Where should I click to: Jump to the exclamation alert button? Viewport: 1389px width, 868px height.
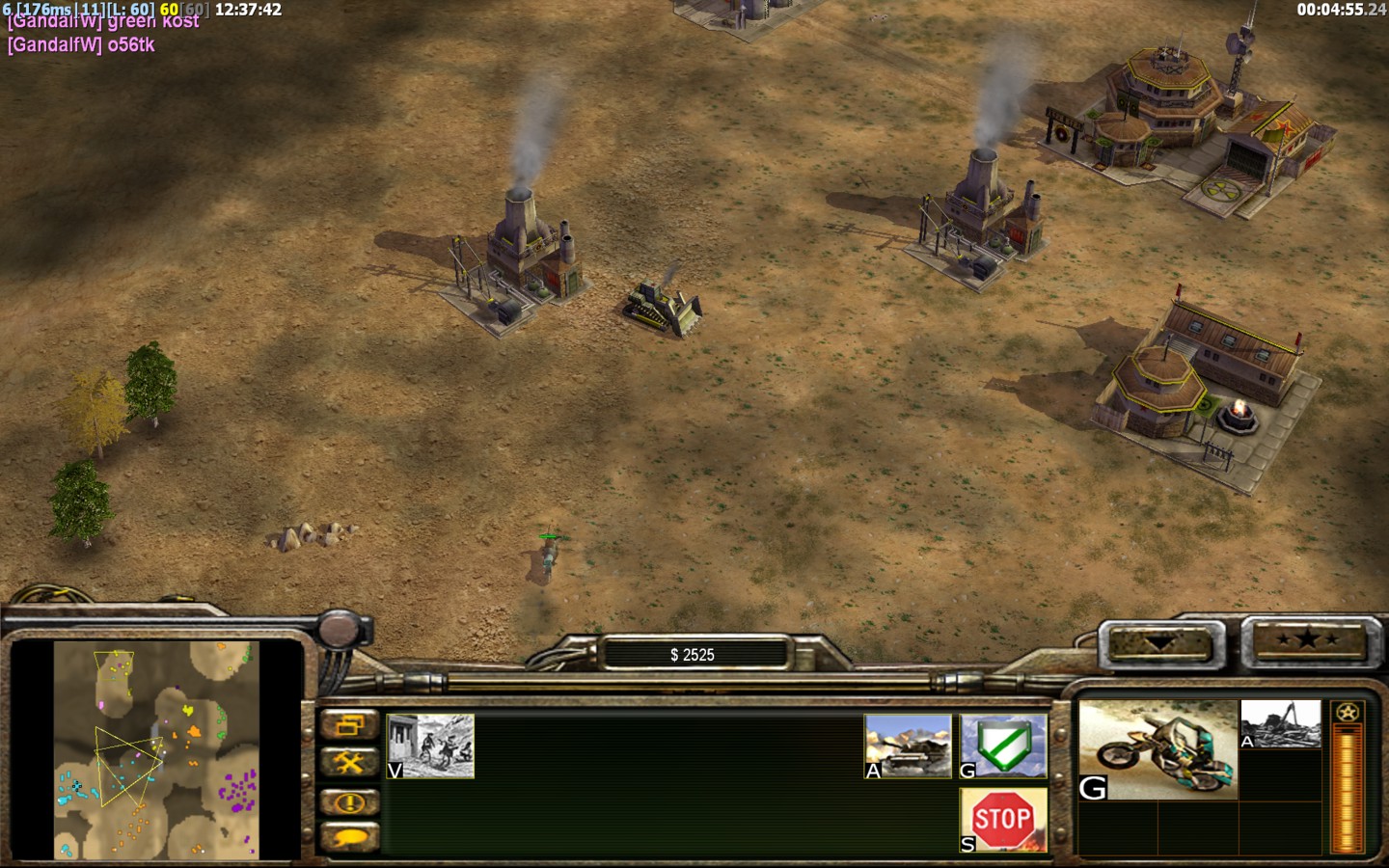pos(349,801)
